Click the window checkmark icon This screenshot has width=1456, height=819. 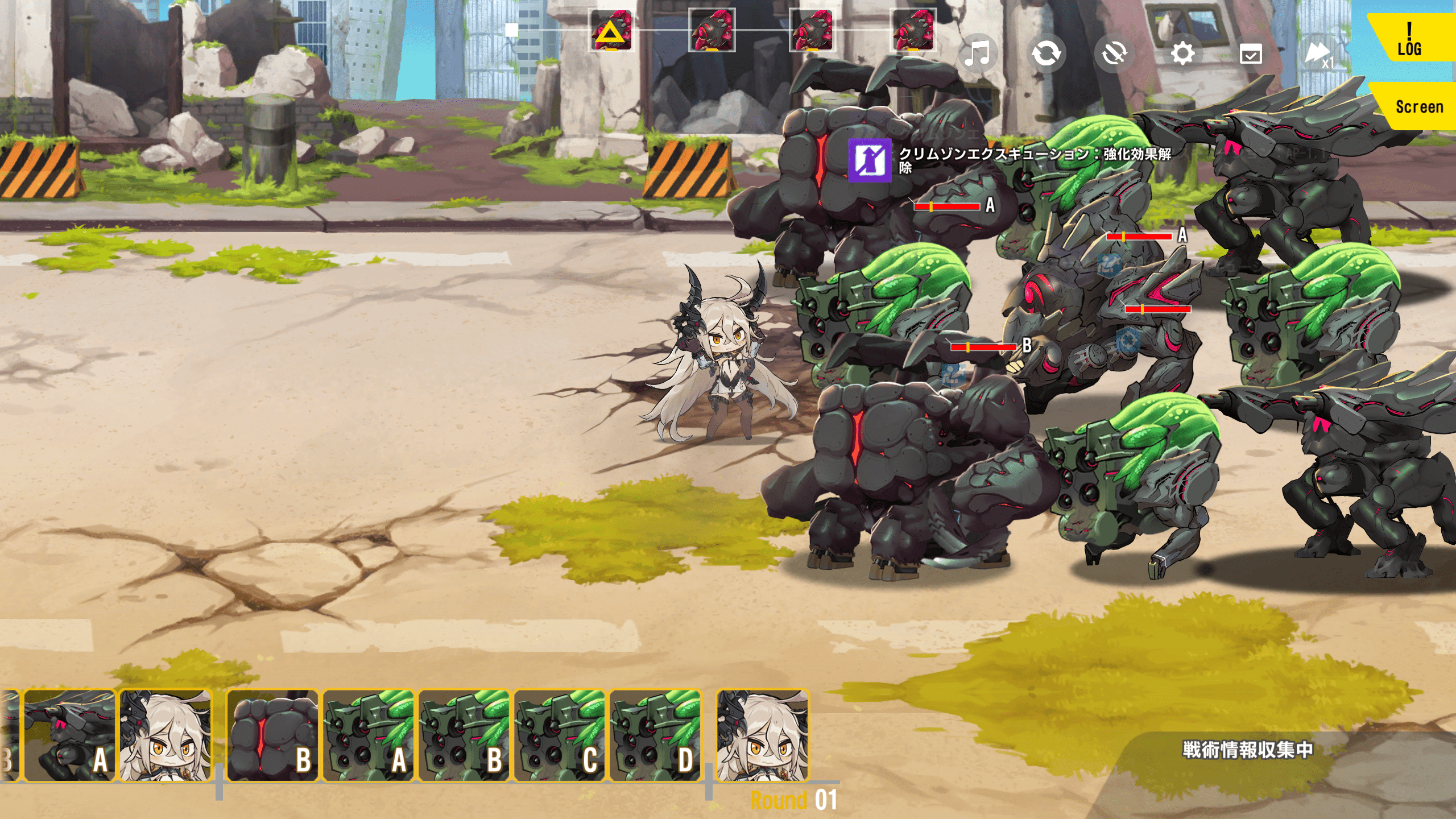[1251, 55]
